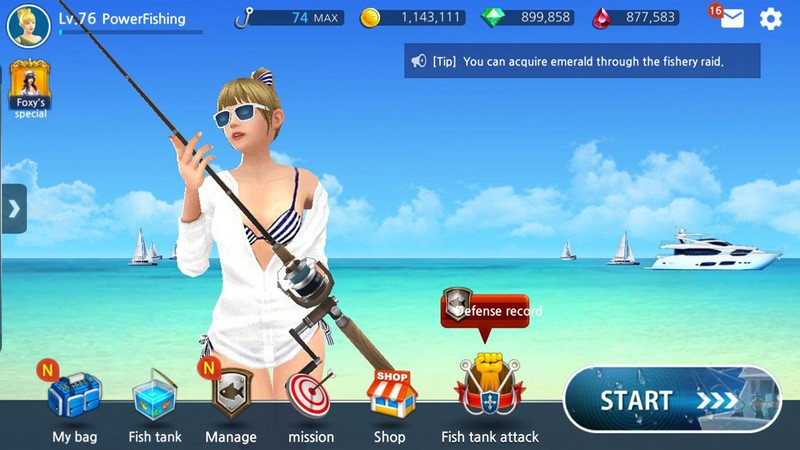The image size is (800, 450).
Task: Show the Defense record
Action: point(485,310)
